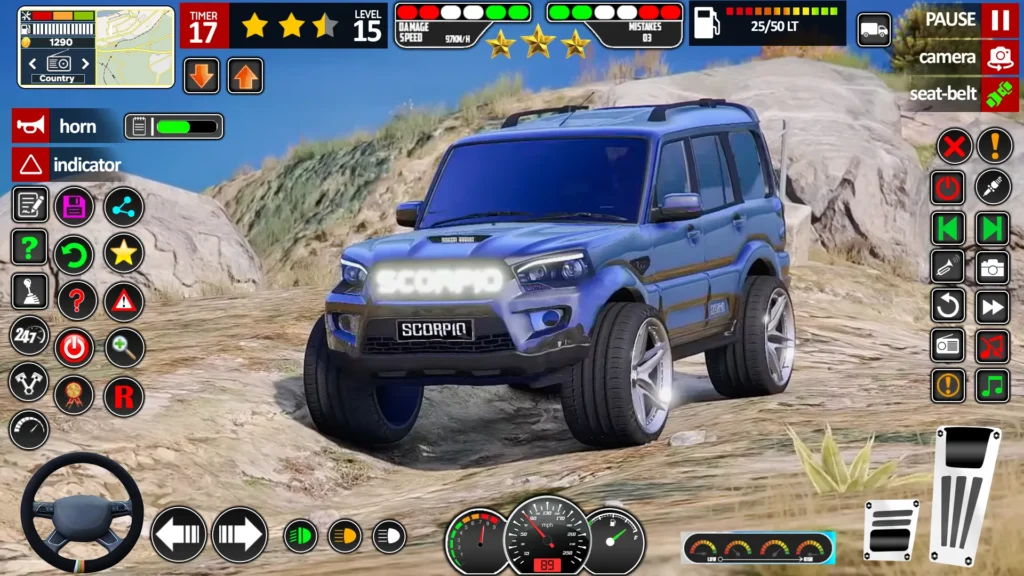This screenshot has width=1024, height=576.
Task: Pause the game with the PAUSE button
Action: 999,20
